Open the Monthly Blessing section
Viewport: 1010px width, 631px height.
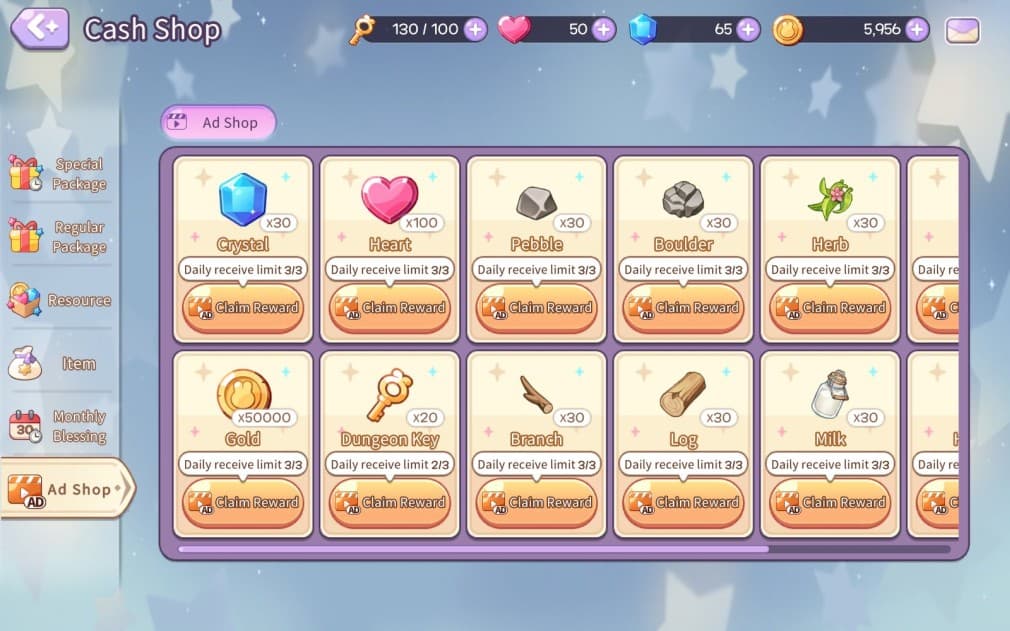[58, 426]
